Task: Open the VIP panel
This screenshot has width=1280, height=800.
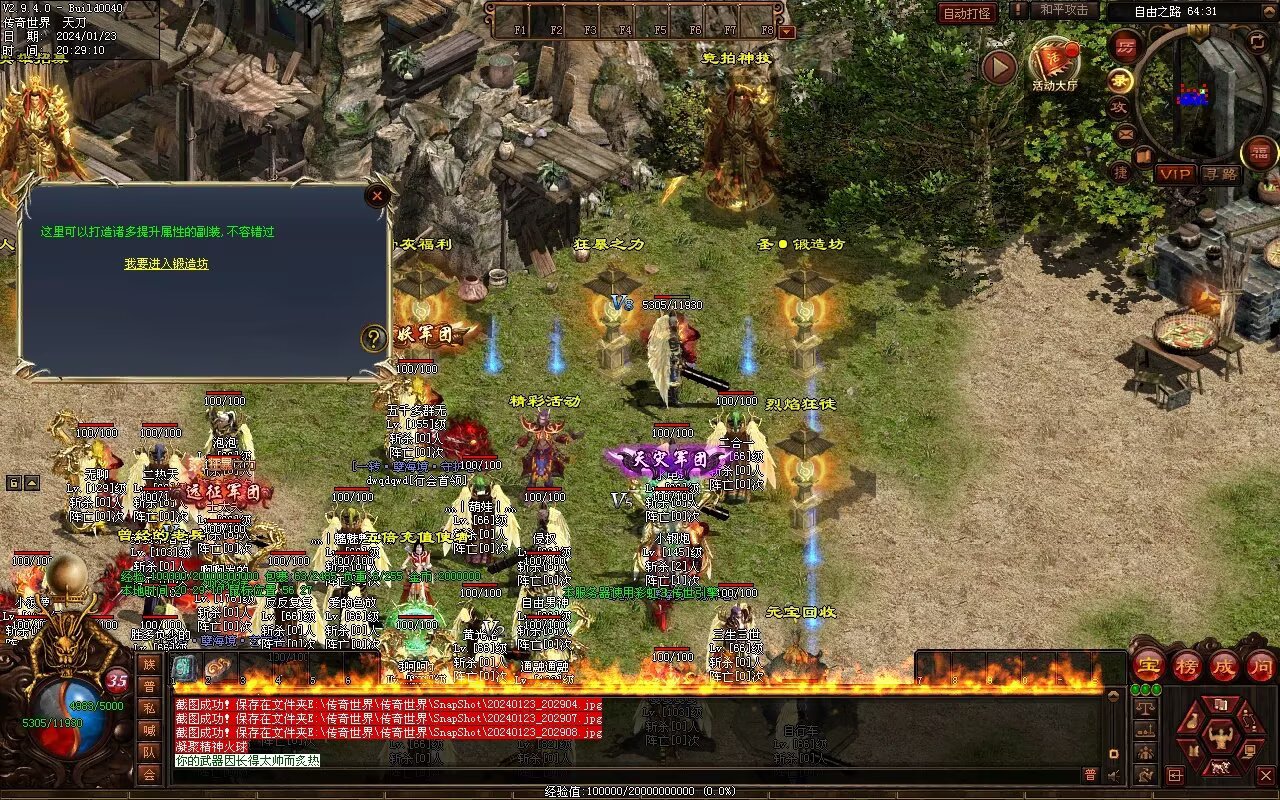Action: point(1176,174)
